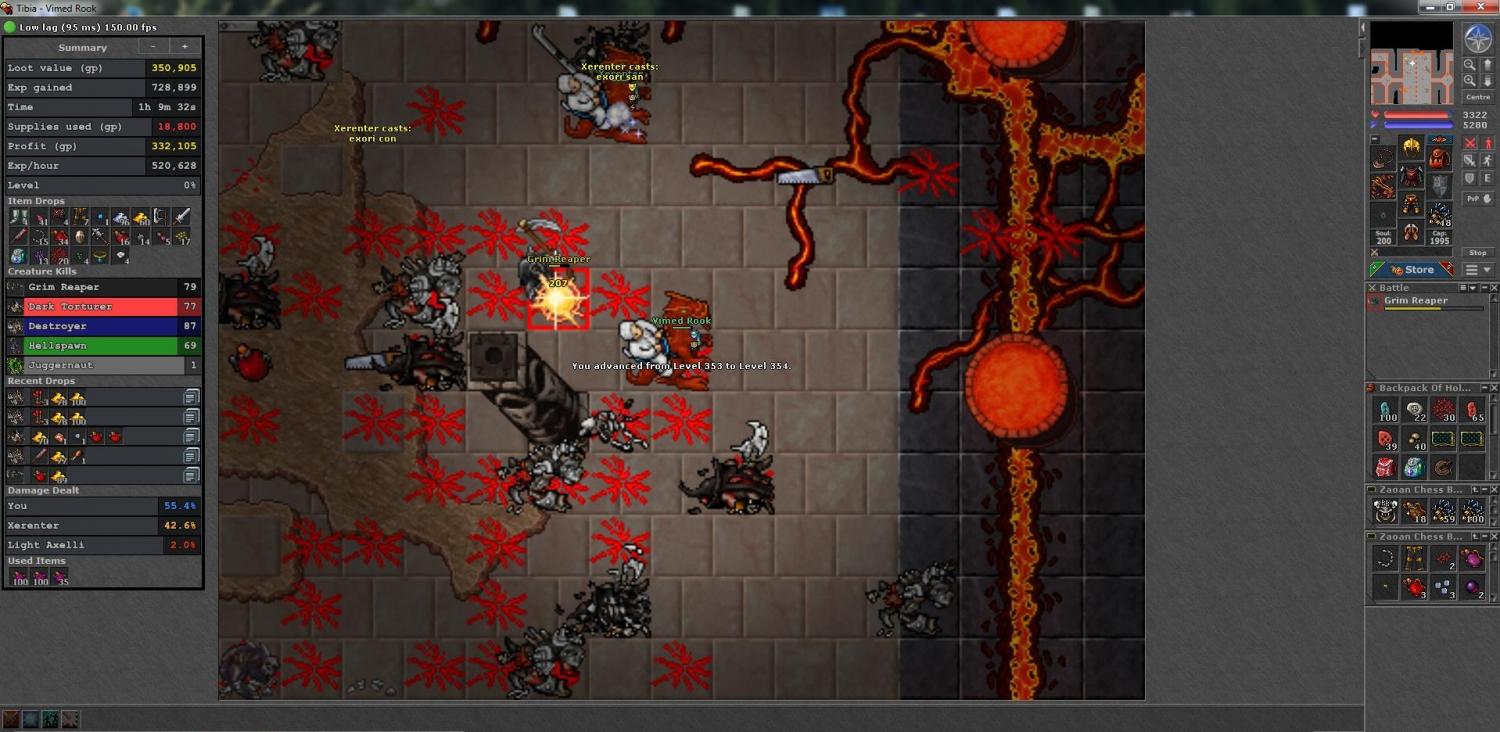1500x732 pixels.
Task: Select the Hellspawn kill row
Action: tap(102, 346)
